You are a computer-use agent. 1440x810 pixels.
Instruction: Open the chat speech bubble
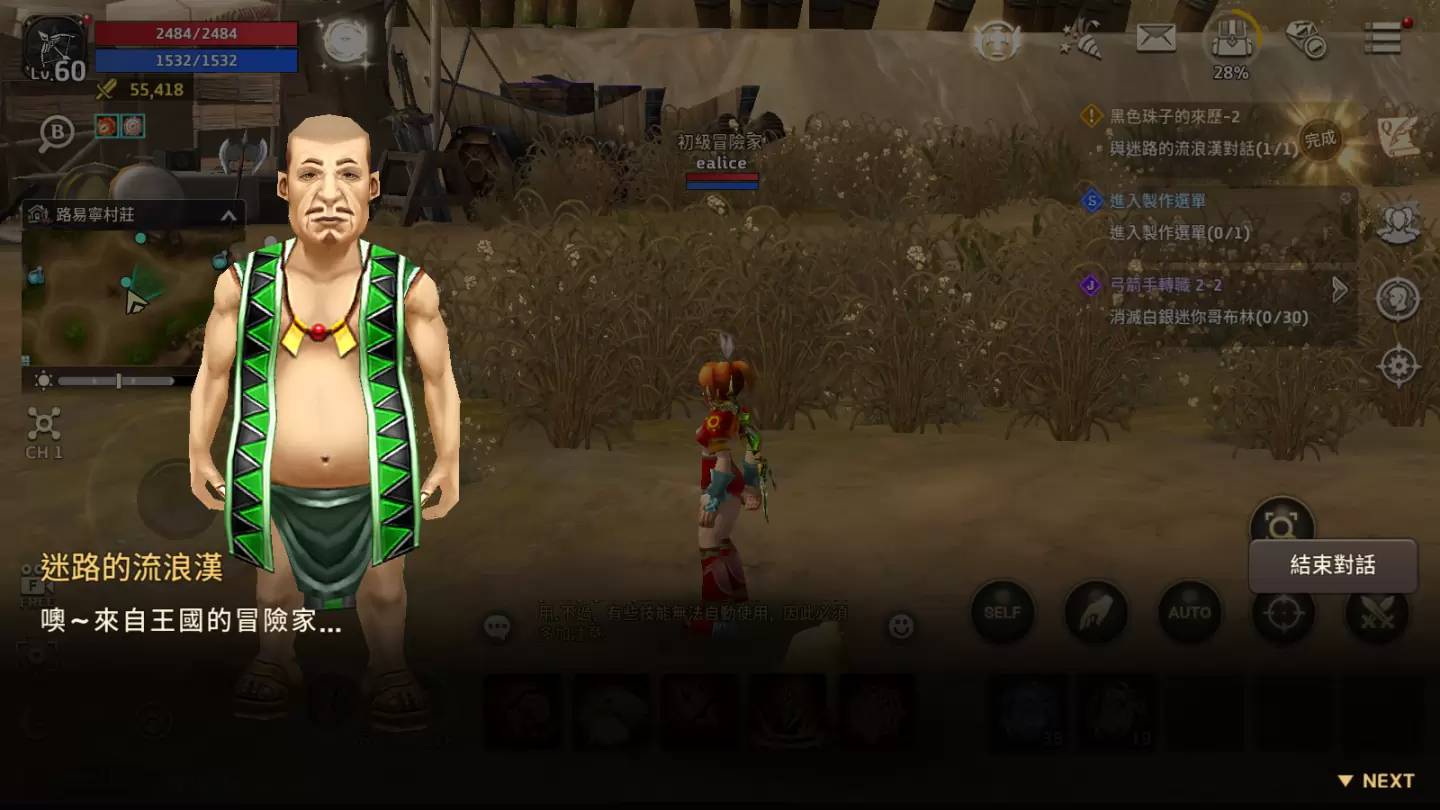[x=497, y=627]
